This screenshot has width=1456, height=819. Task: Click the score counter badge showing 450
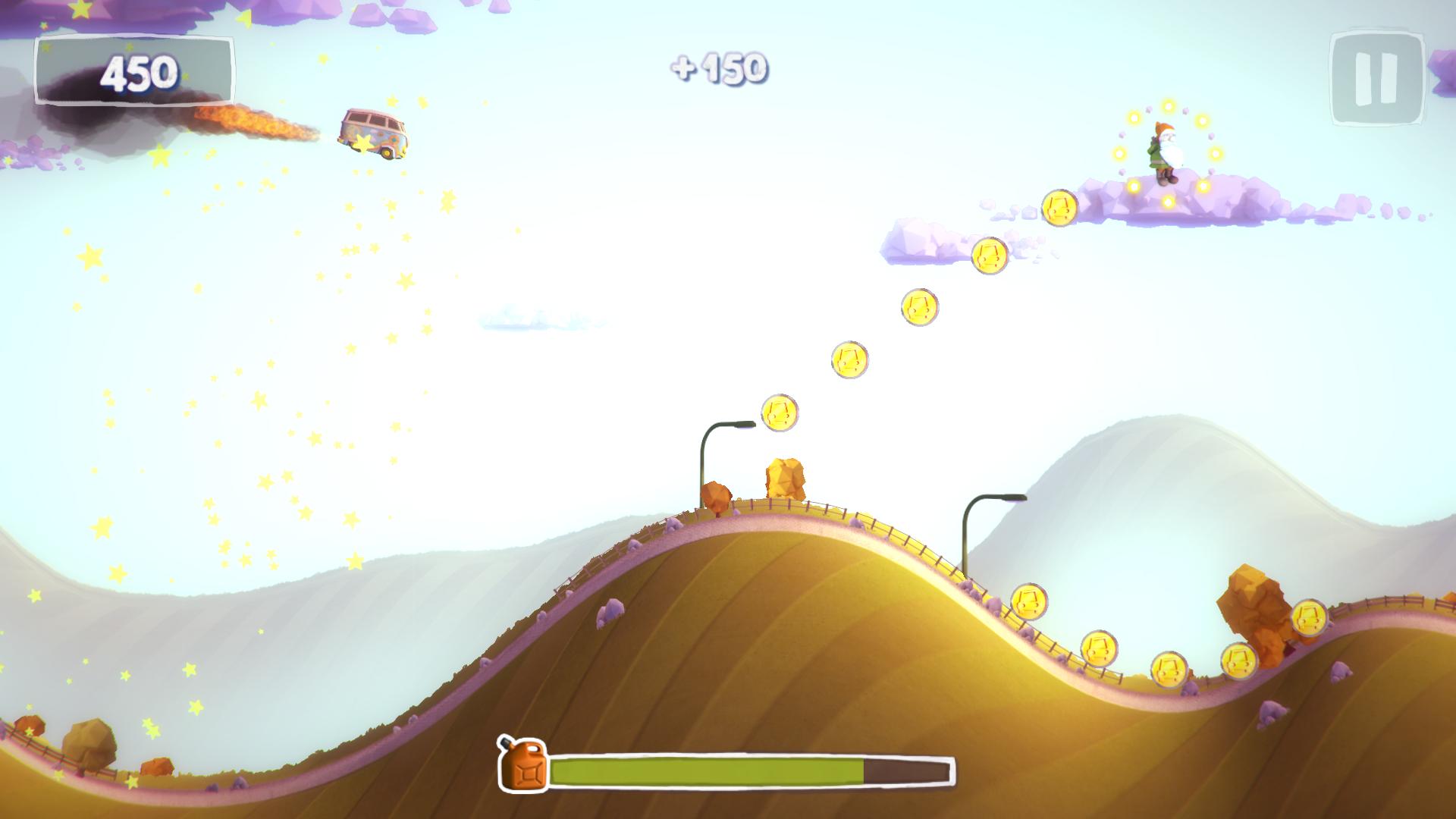click(137, 73)
